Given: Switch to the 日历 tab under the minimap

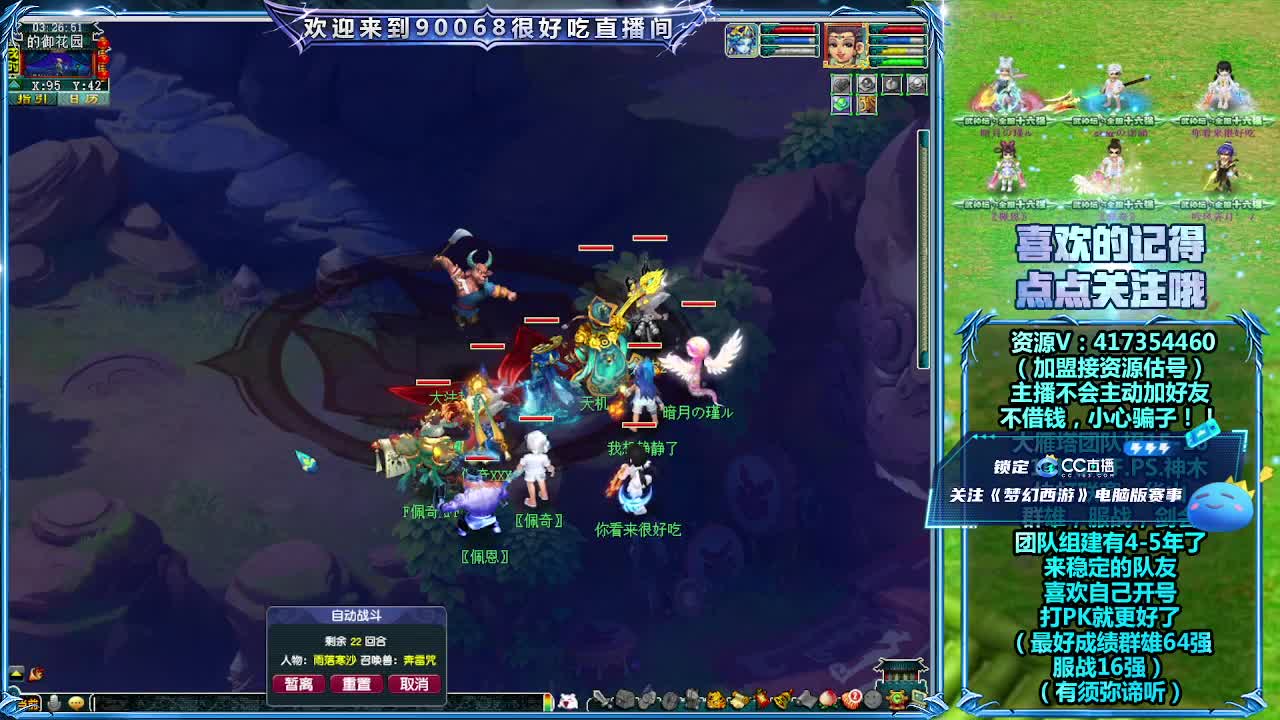Looking at the screenshot, I should tap(82, 99).
